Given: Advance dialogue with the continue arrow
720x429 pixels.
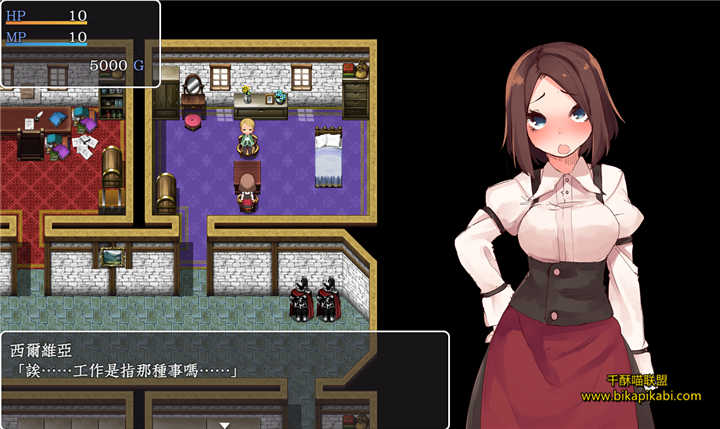Looking at the screenshot, I should point(225,423).
